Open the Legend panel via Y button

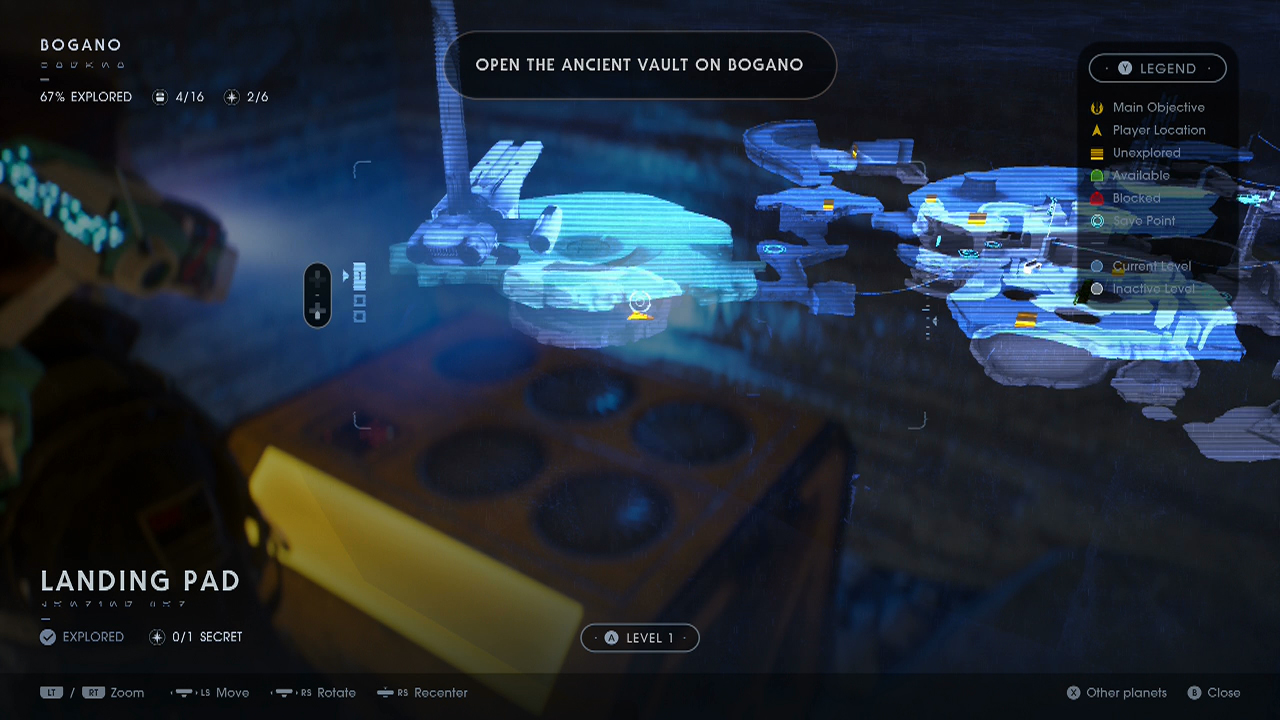point(1158,68)
